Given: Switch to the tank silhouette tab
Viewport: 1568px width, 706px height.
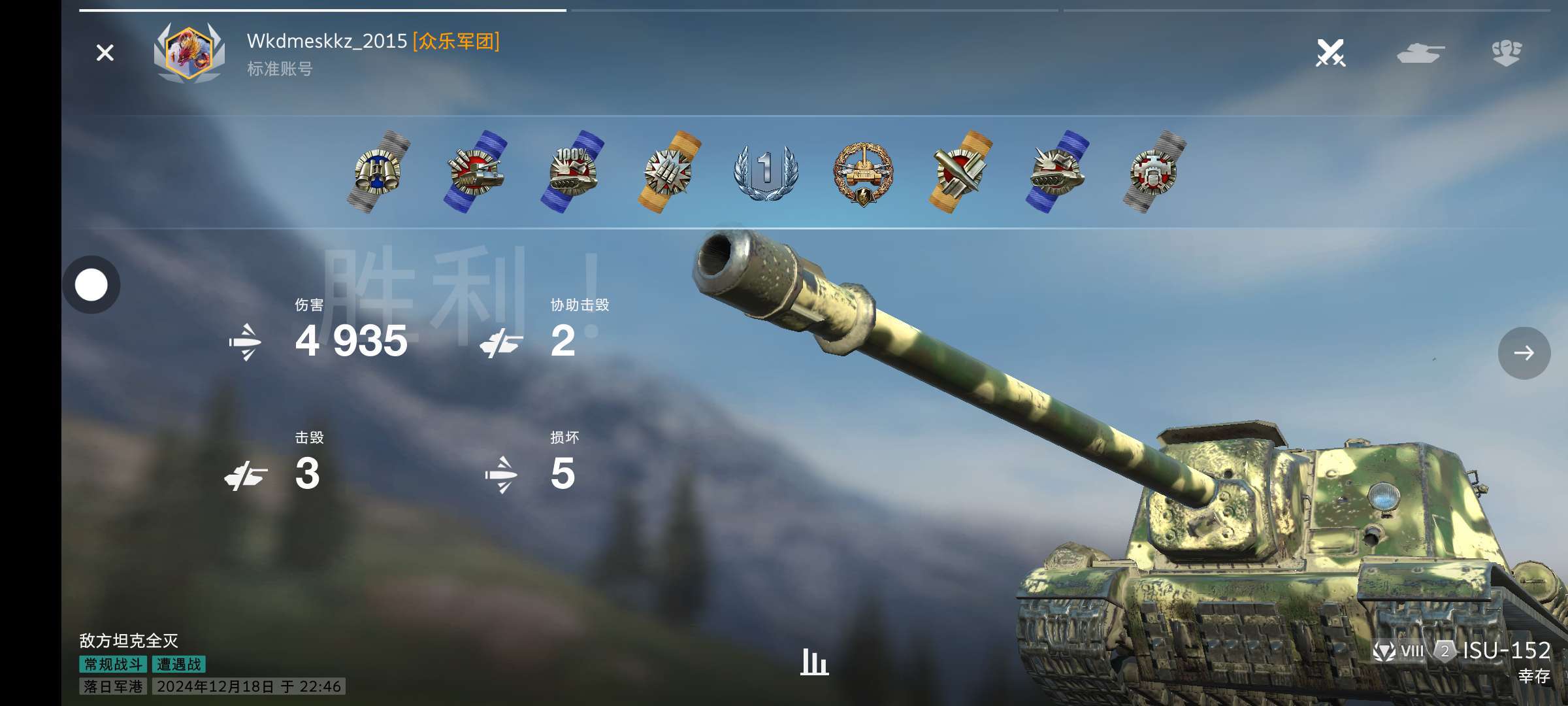Looking at the screenshot, I should 1420,53.
